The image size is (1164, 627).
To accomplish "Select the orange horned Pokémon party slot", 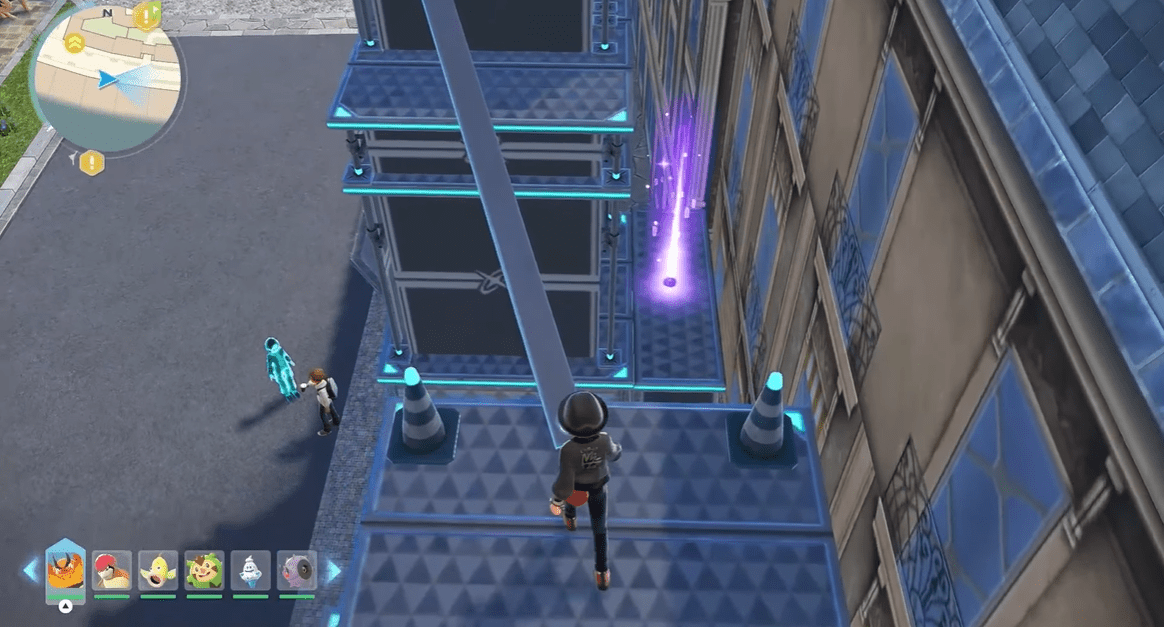I will coord(65,571).
